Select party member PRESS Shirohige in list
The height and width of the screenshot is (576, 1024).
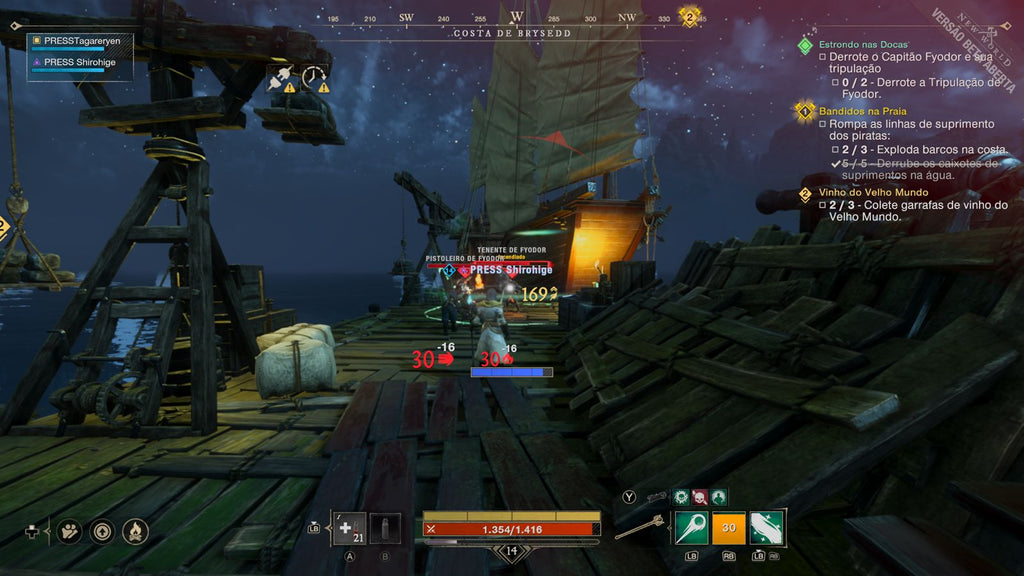(82, 61)
